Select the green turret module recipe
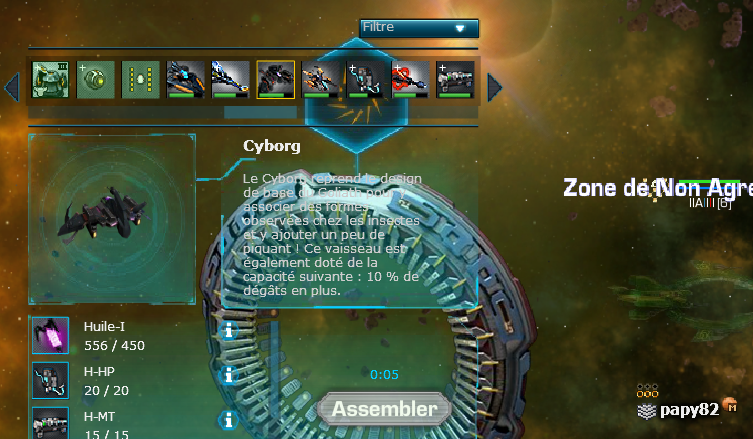The height and width of the screenshot is (439, 753). (50, 80)
